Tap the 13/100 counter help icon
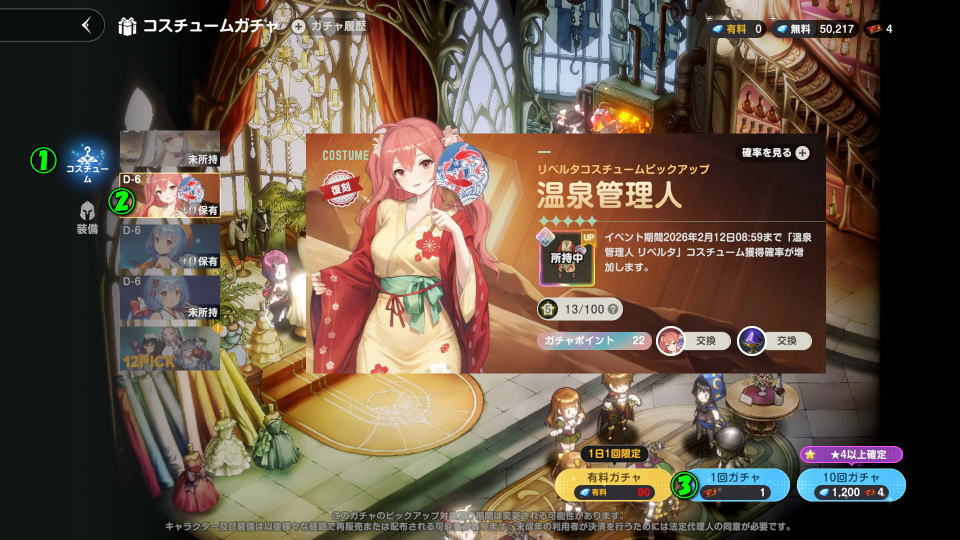This screenshot has height=540, width=960. (x=613, y=309)
